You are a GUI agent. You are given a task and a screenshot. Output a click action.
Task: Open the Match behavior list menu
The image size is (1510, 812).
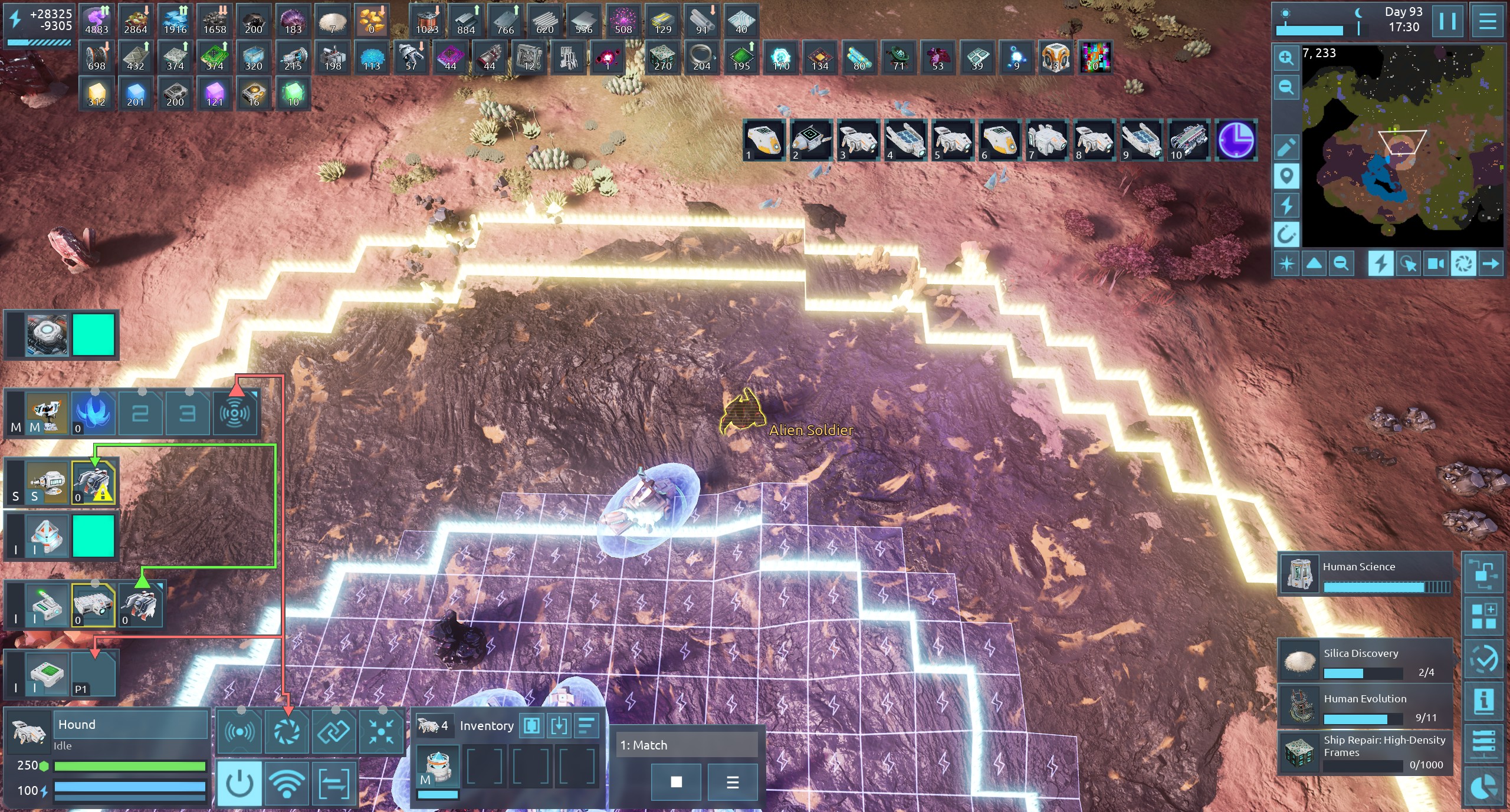[733, 782]
